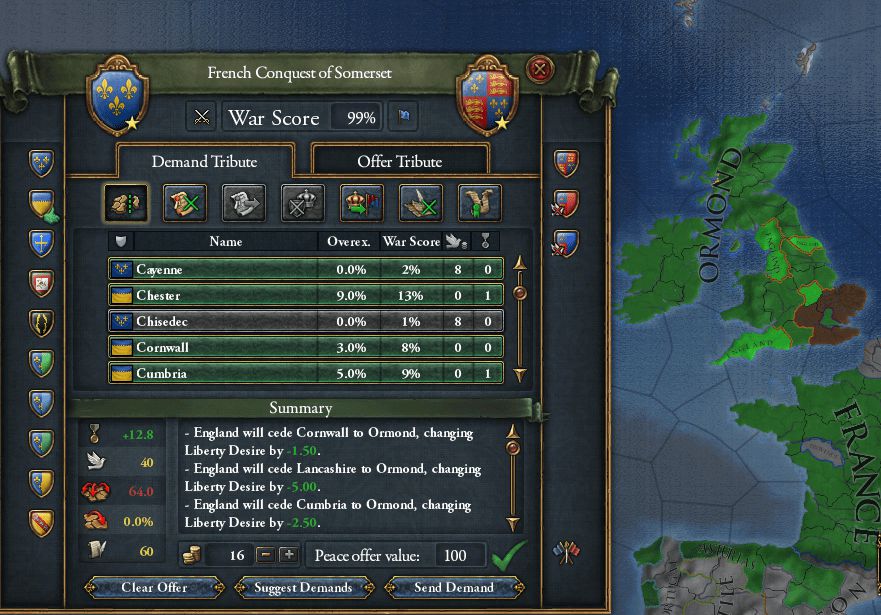
Task: Select the Demand Tribute tab
Action: [204, 161]
